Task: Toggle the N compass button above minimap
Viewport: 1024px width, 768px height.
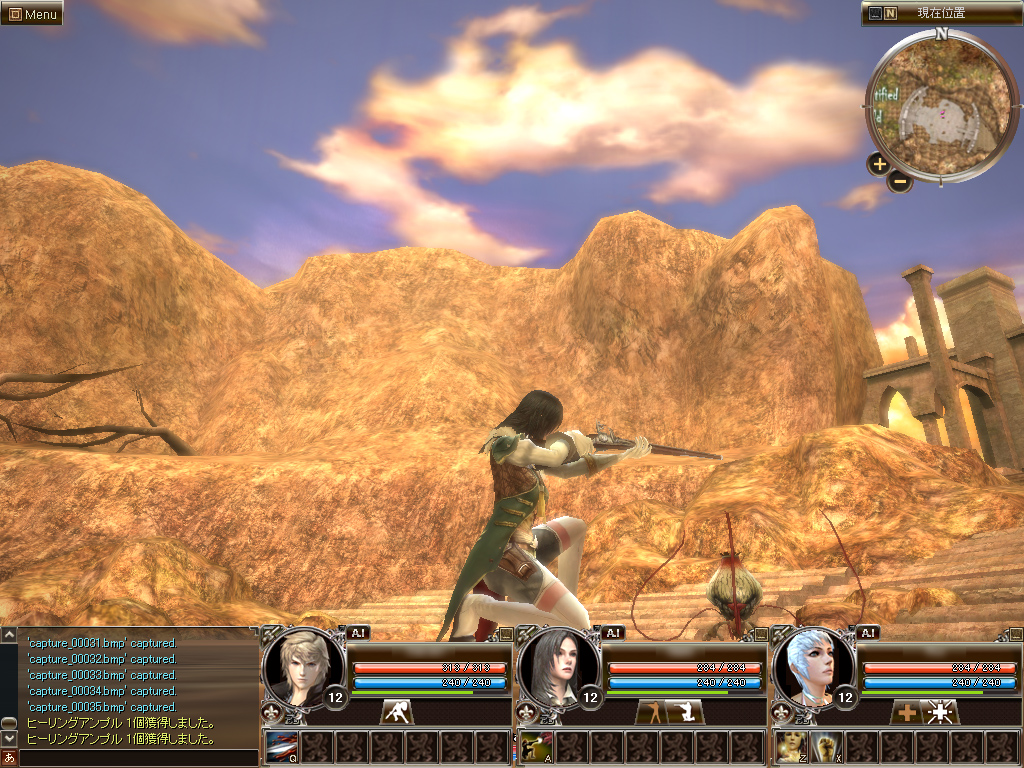Action: click(x=891, y=14)
